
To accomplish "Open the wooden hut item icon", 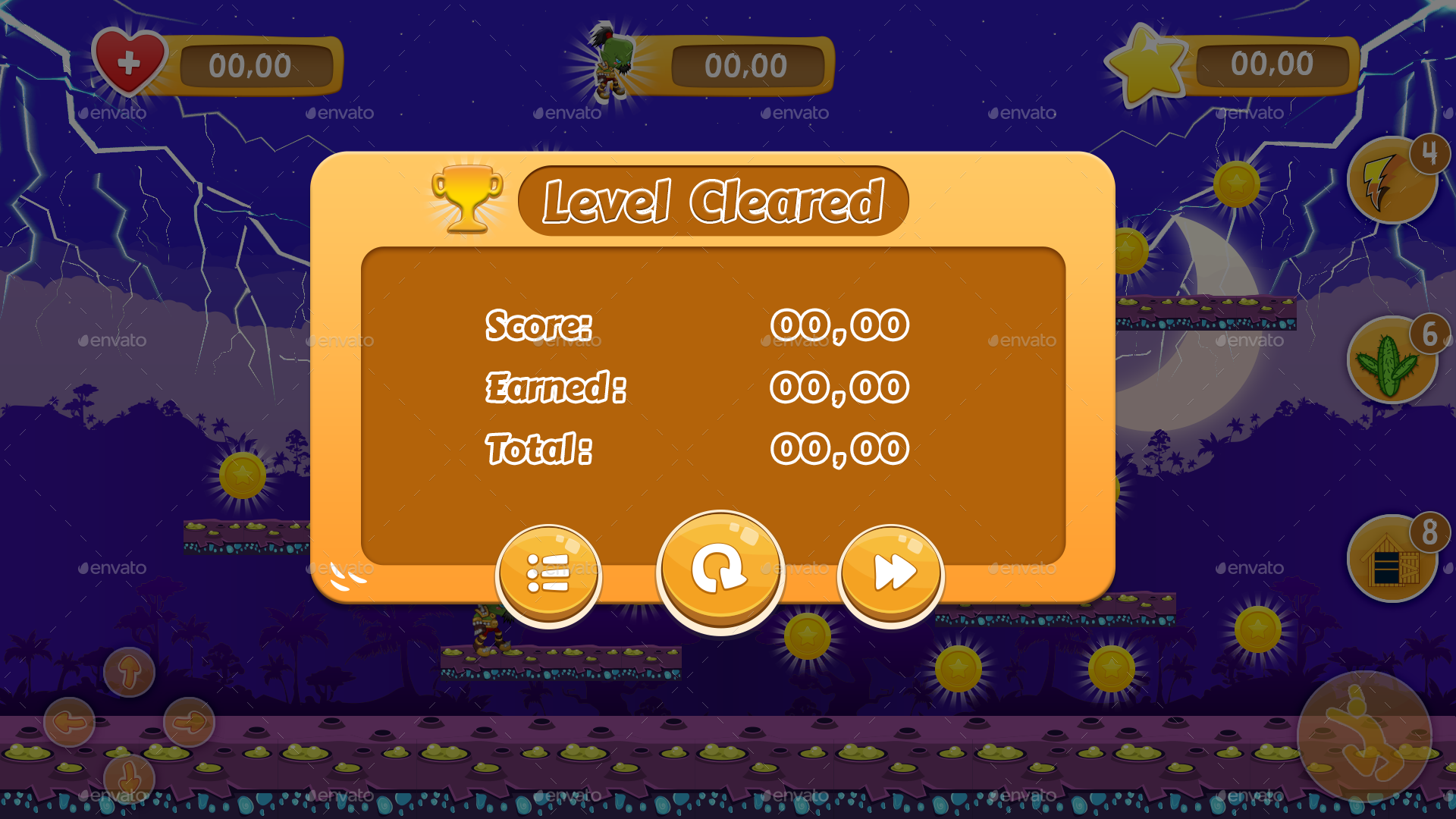I will 1395,559.
